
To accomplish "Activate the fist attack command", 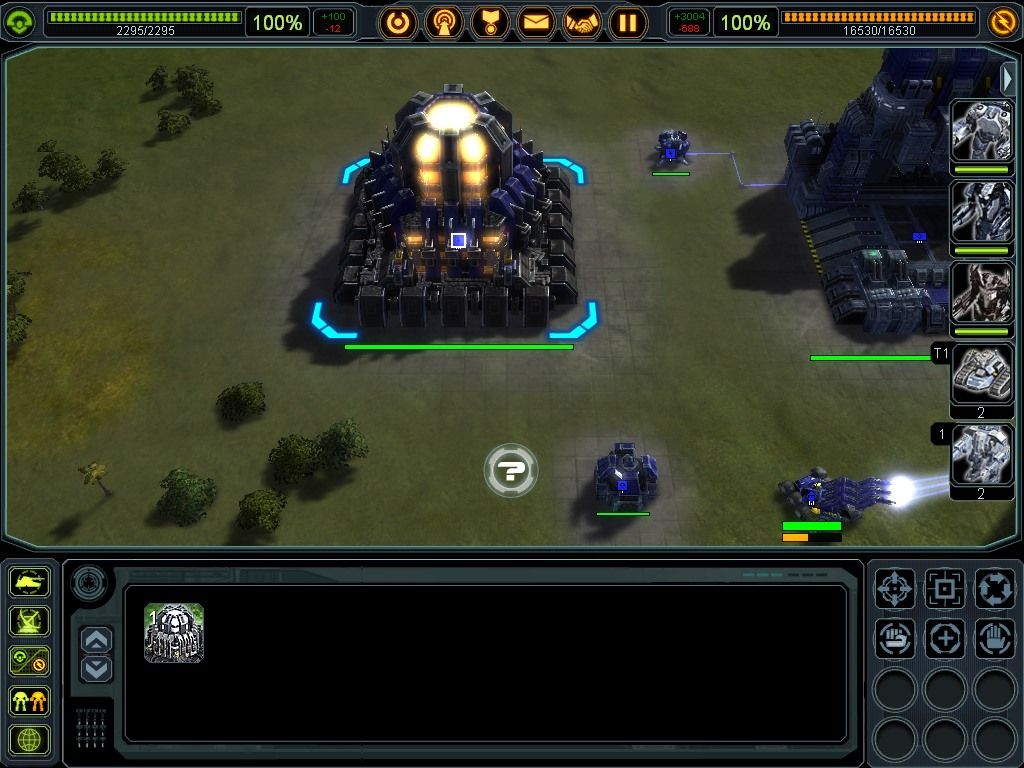I will [895, 638].
